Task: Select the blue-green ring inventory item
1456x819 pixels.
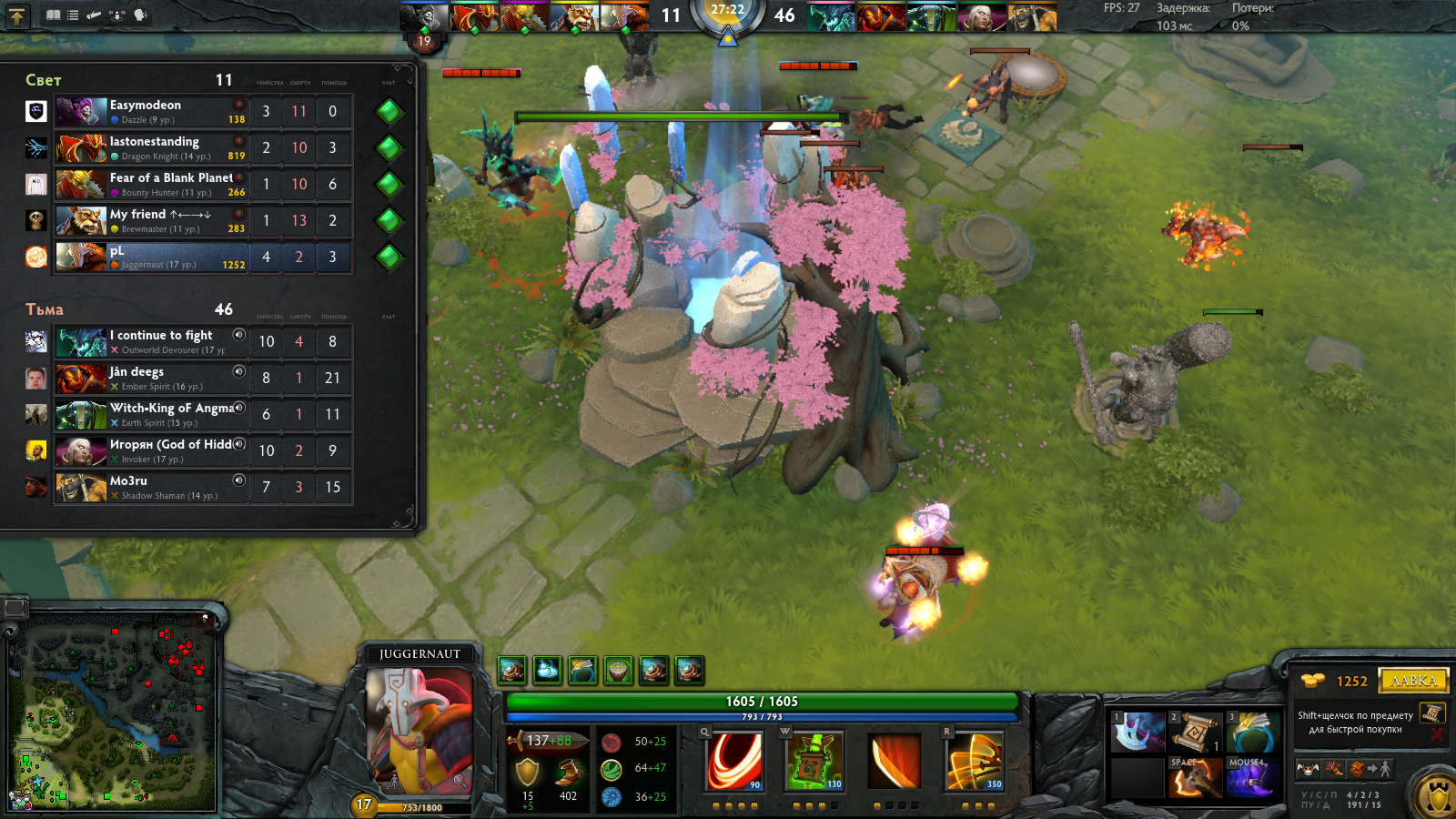Action: tap(1252, 733)
